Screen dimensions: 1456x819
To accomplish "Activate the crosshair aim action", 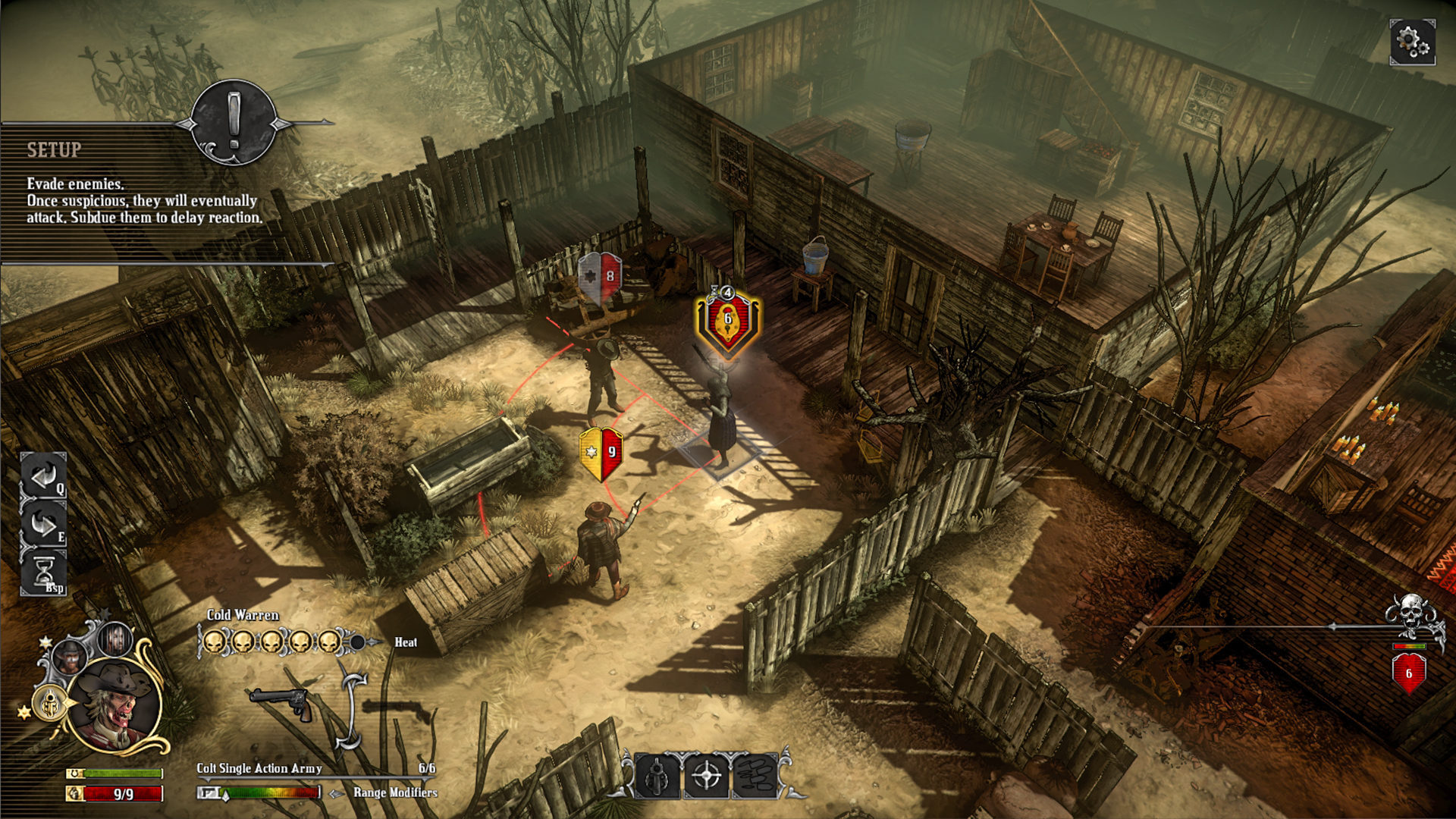I will pos(707,776).
